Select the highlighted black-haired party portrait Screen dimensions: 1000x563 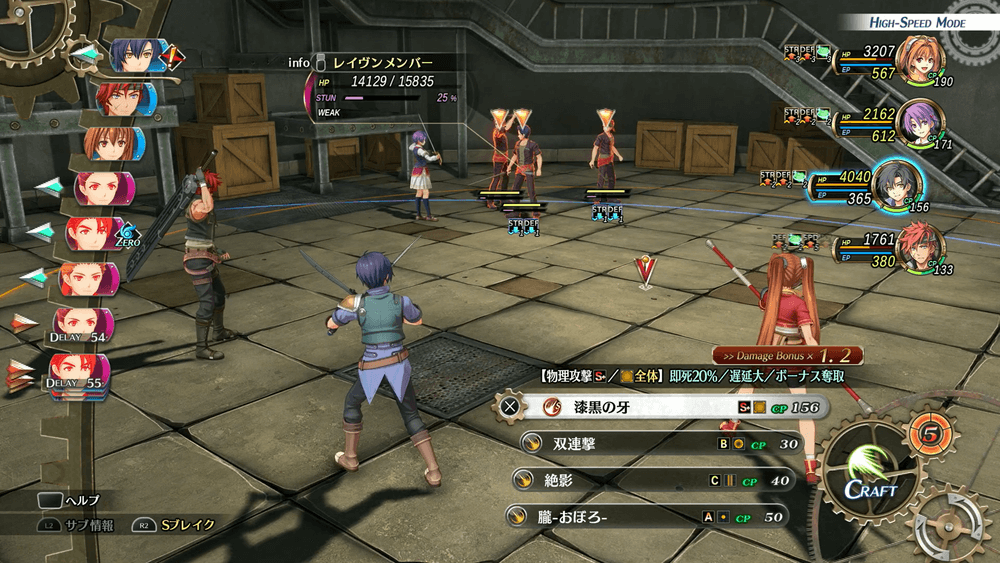(897, 186)
